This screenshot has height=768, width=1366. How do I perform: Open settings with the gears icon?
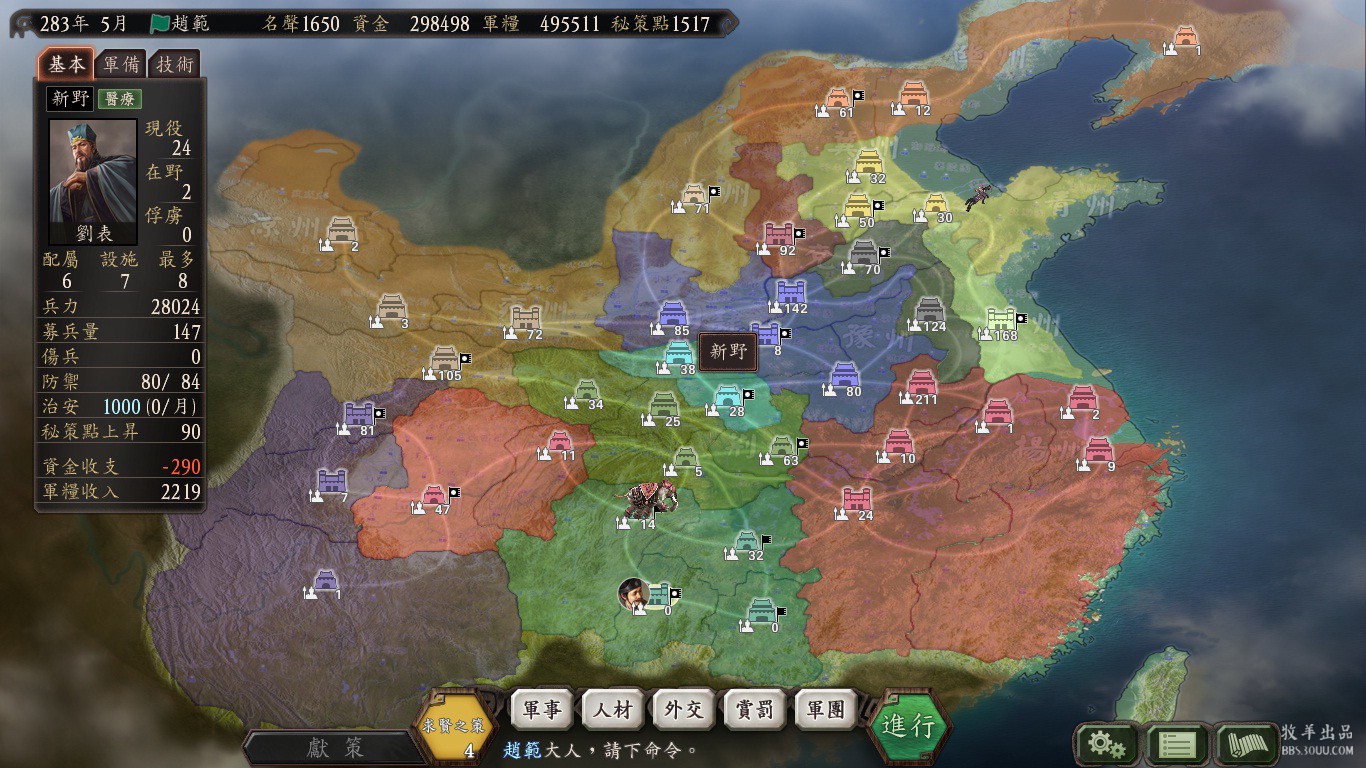pos(1106,744)
